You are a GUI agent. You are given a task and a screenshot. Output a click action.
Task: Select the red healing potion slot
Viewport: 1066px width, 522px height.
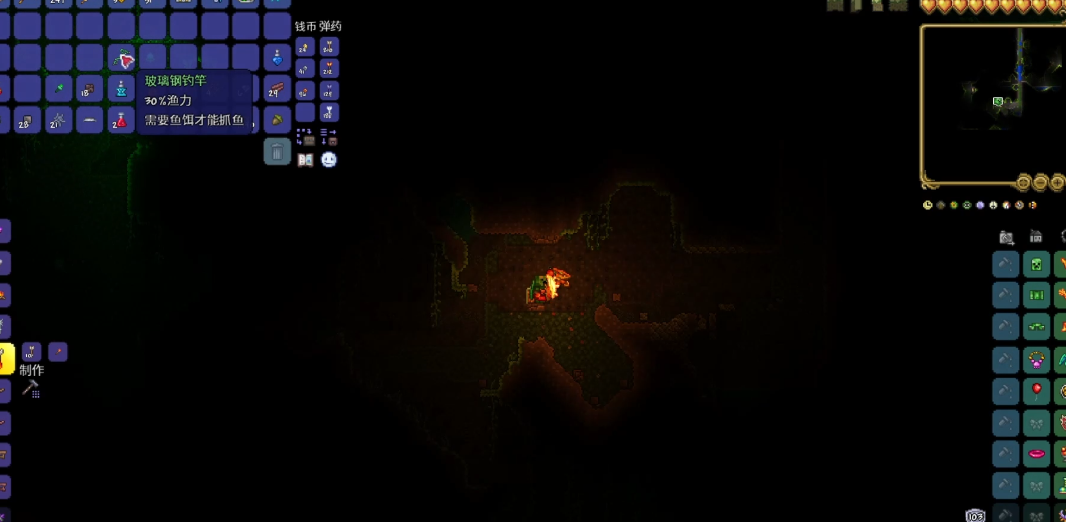click(x=123, y=120)
